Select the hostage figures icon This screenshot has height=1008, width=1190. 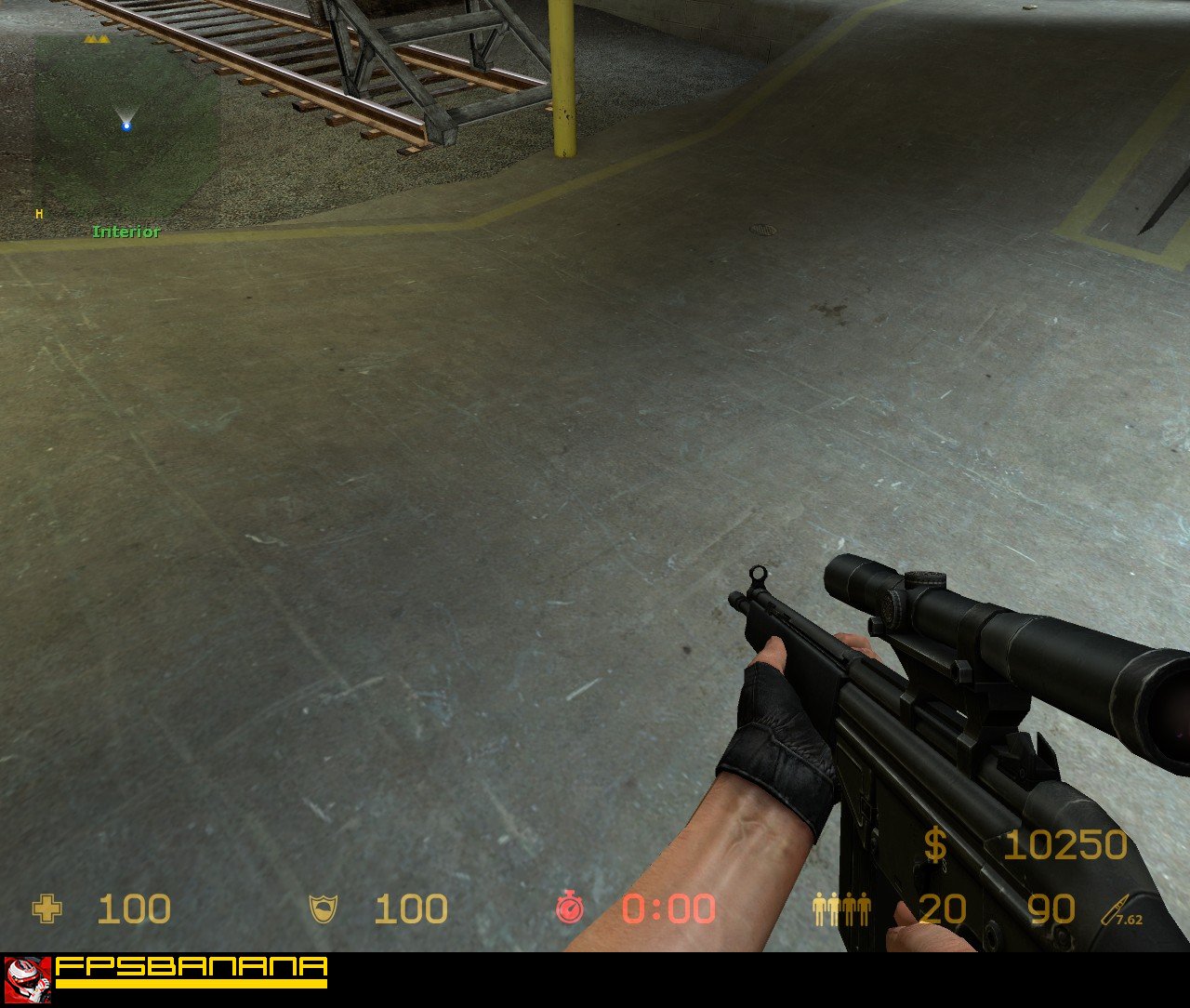click(x=841, y=909)
